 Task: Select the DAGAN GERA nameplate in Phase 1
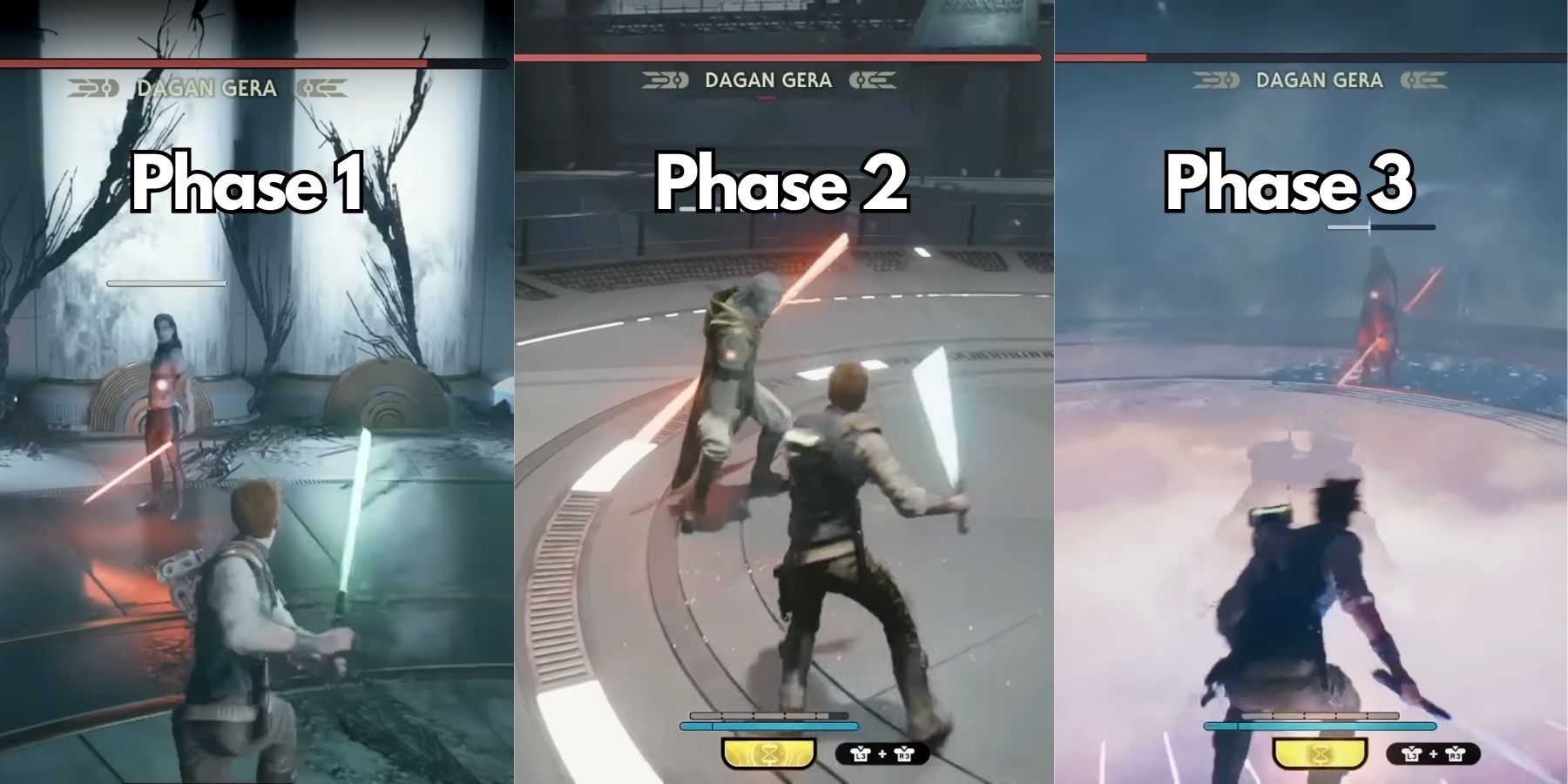(x=205, y=87)
